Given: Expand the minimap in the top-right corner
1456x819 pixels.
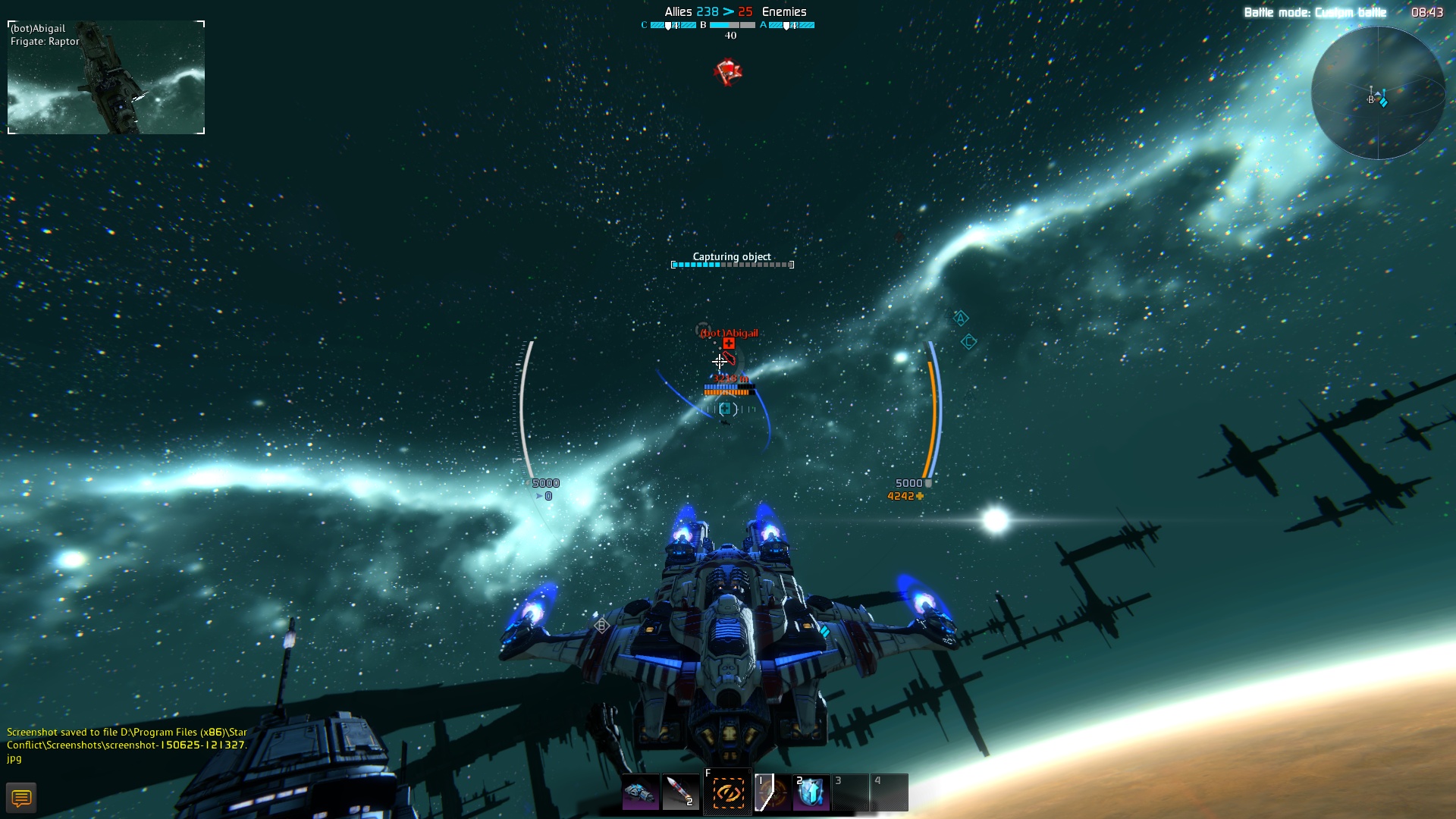Looking at the screenshot, I should [1380, 91].
